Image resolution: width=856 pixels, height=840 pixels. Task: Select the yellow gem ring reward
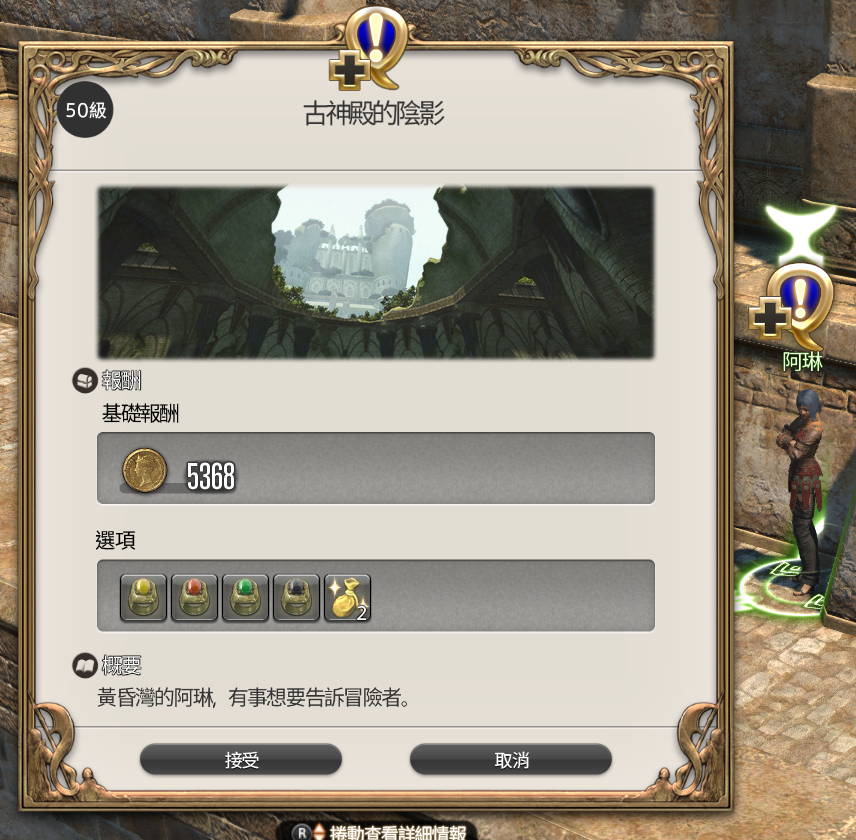pyautogui.click(x=143, y=597)
